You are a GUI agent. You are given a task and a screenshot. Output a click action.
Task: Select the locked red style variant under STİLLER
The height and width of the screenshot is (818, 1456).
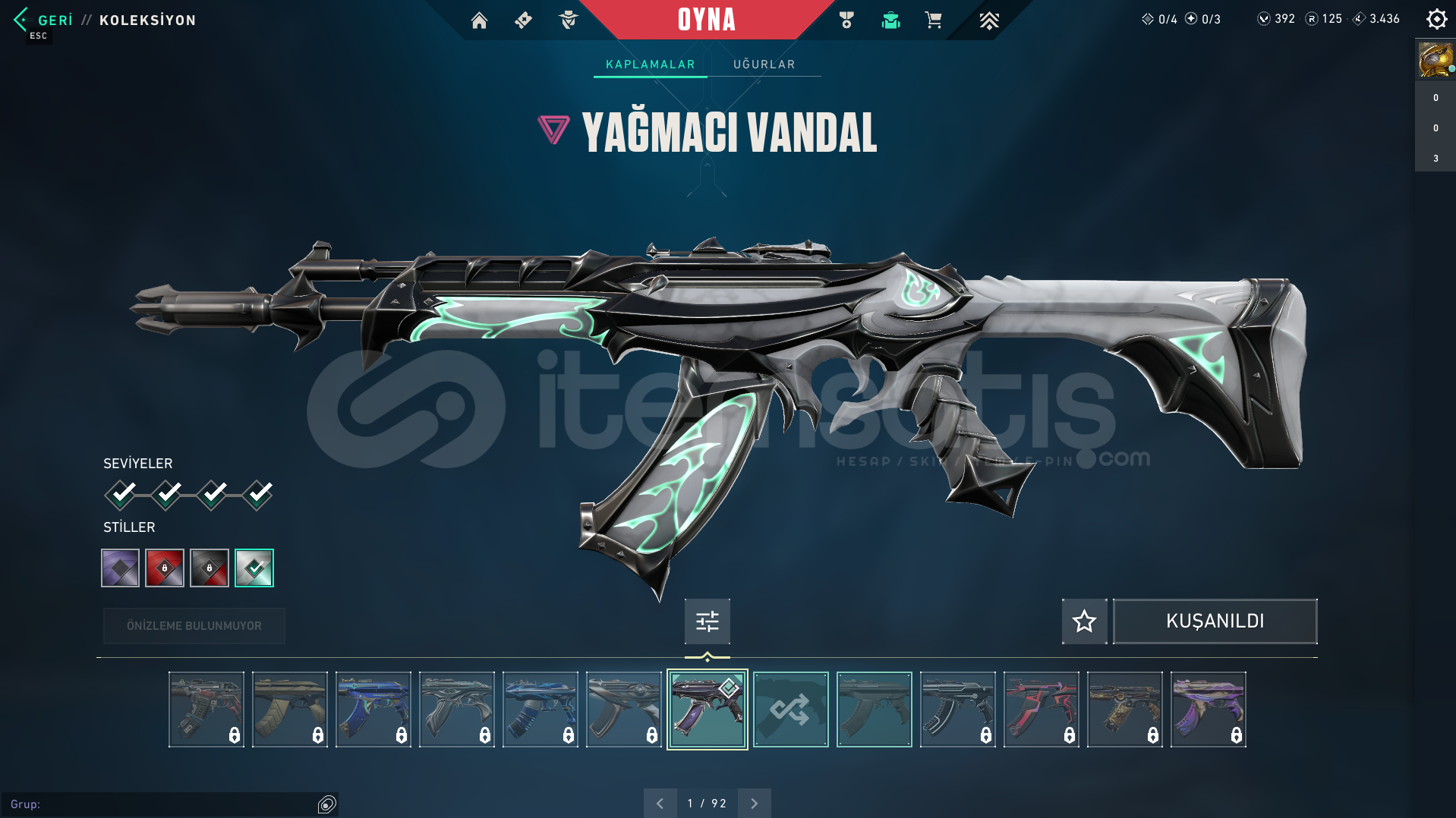tap(165, 568)
